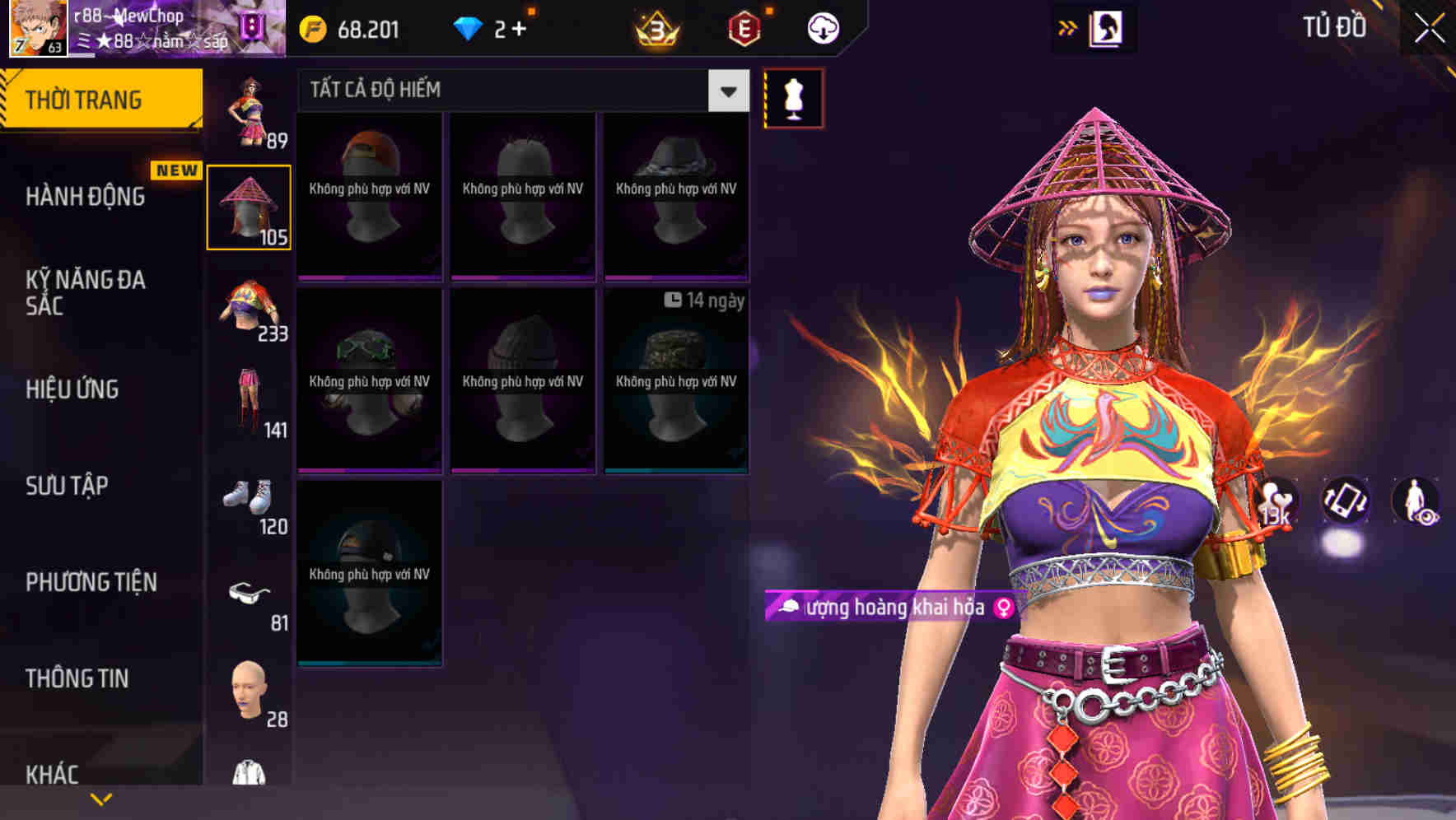Open the wardrobe picture icon near TỦ ĐỒ
1456x820 pixels.
pyautogui.click(x=1108, y=27)
